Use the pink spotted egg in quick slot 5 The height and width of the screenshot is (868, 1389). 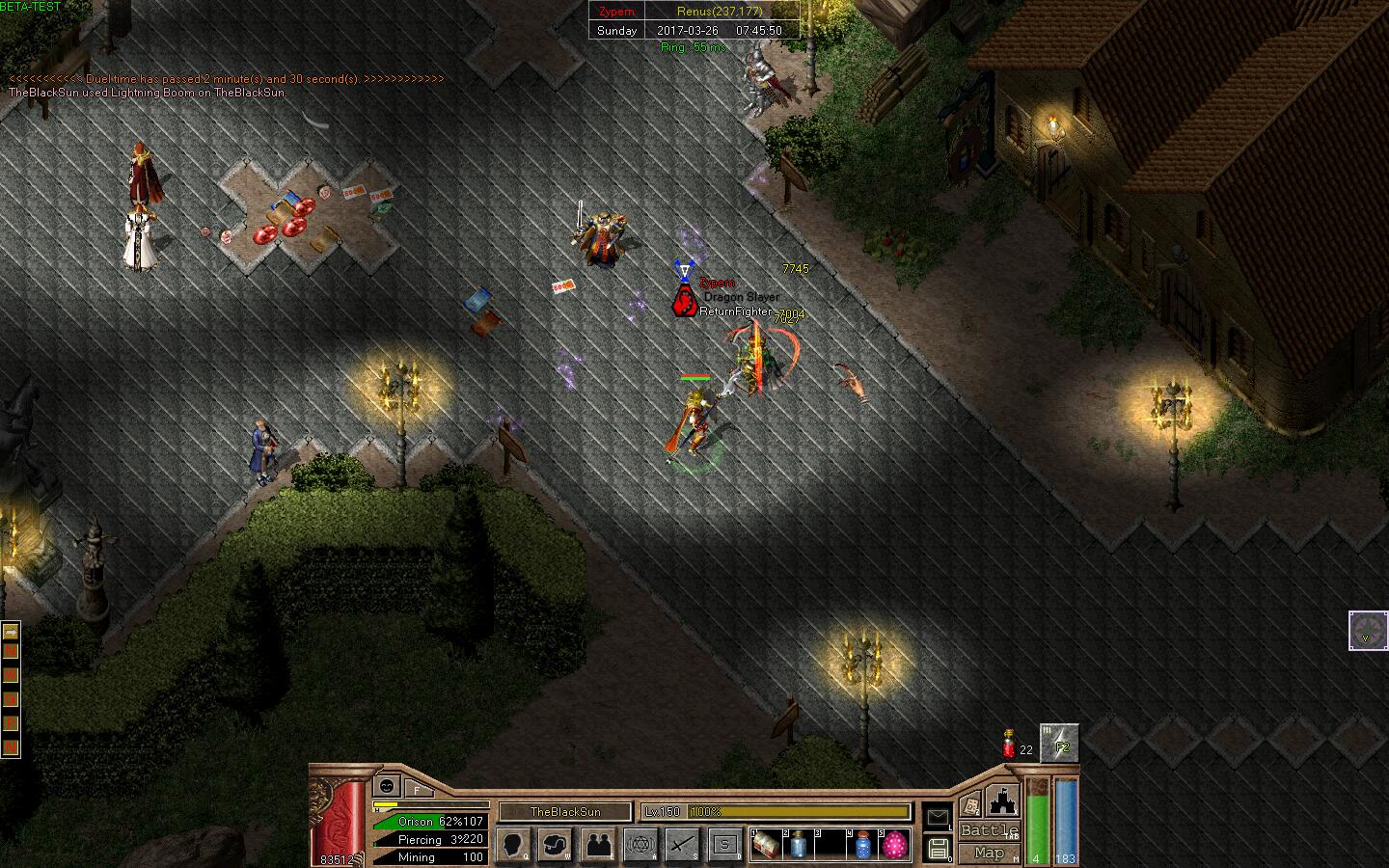tap(895, 845)
